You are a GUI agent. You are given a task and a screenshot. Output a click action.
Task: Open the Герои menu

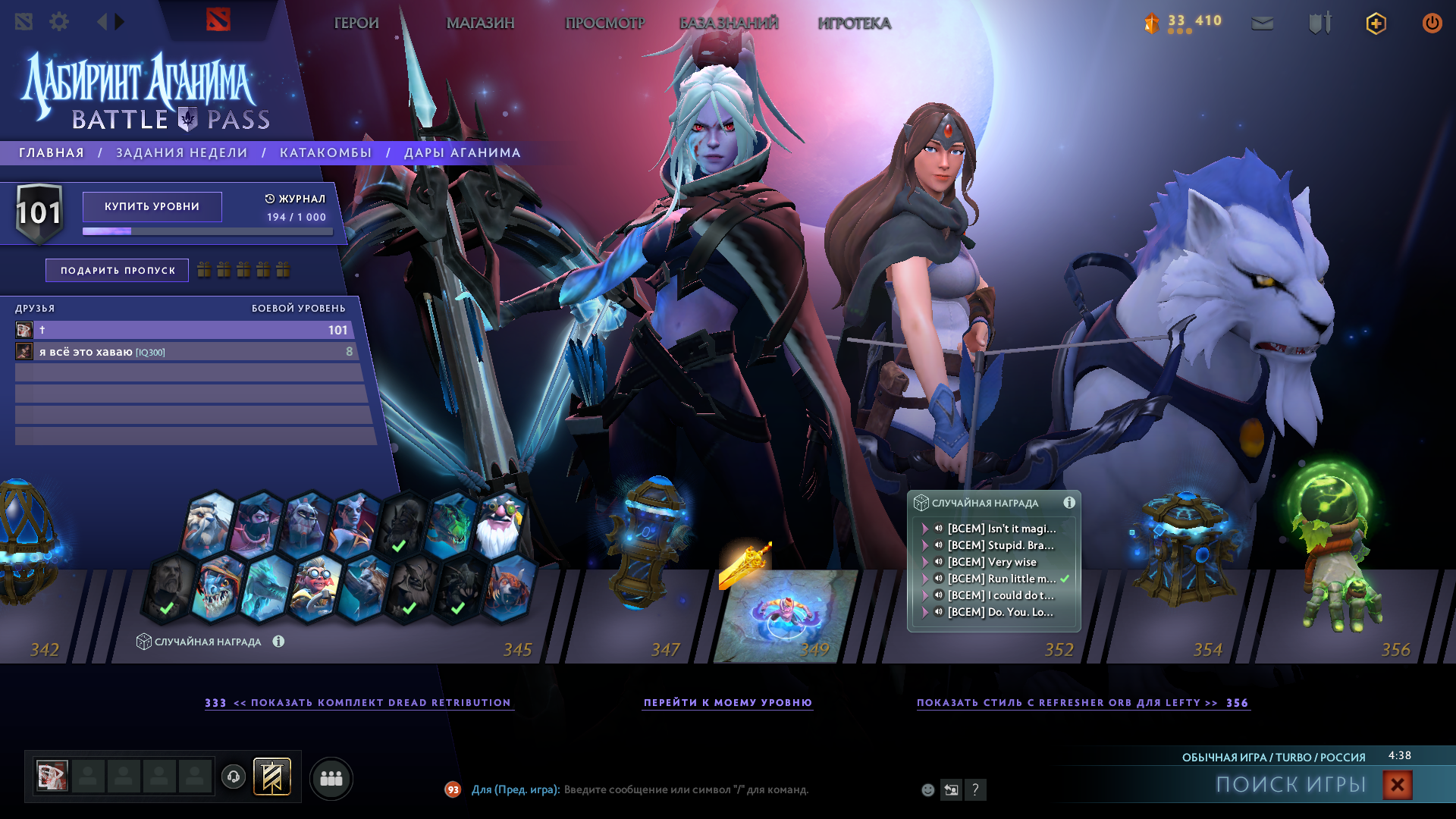tap(356, 24)
